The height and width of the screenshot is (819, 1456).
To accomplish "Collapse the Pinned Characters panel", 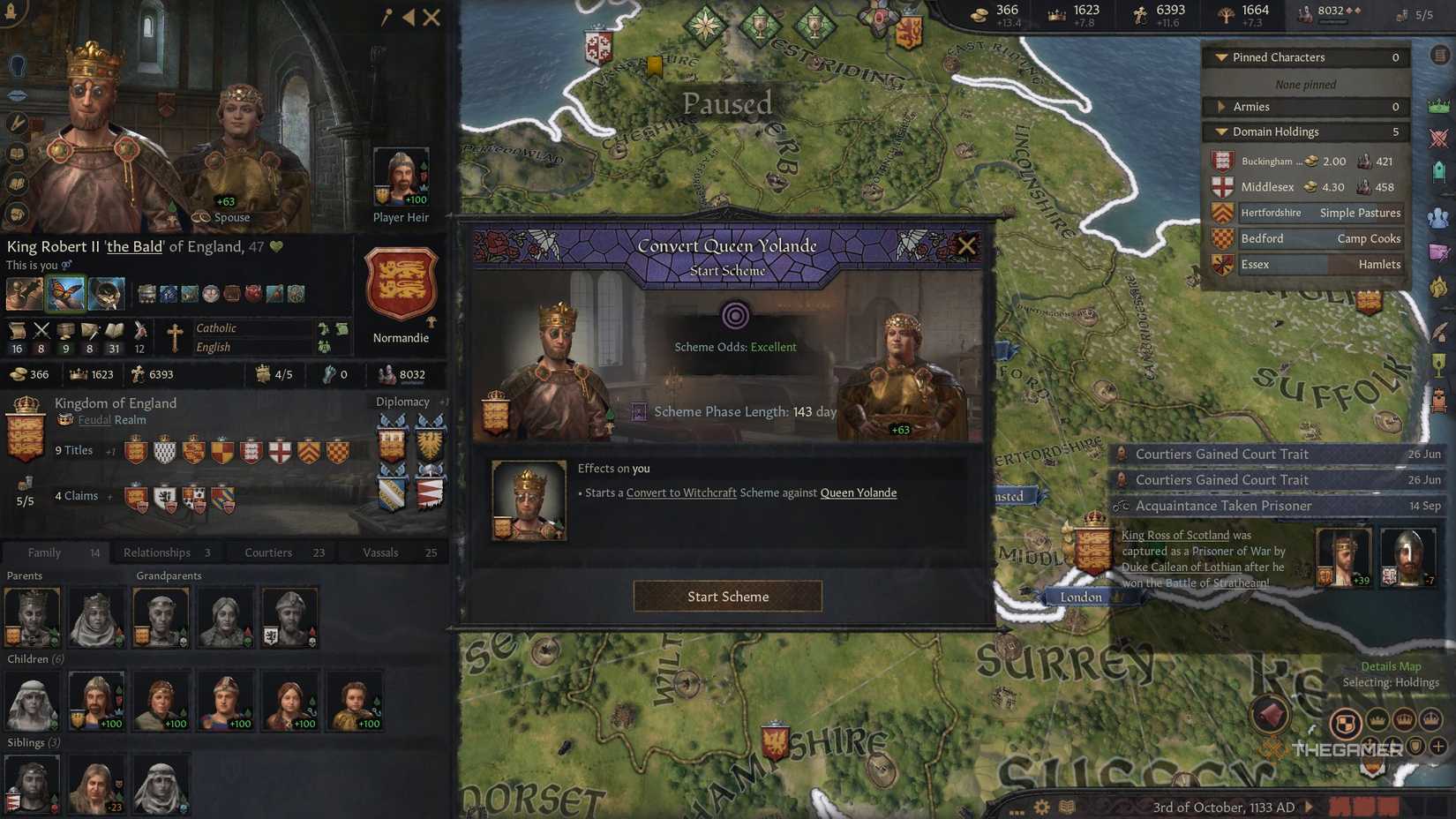I will coord(1222,56).
